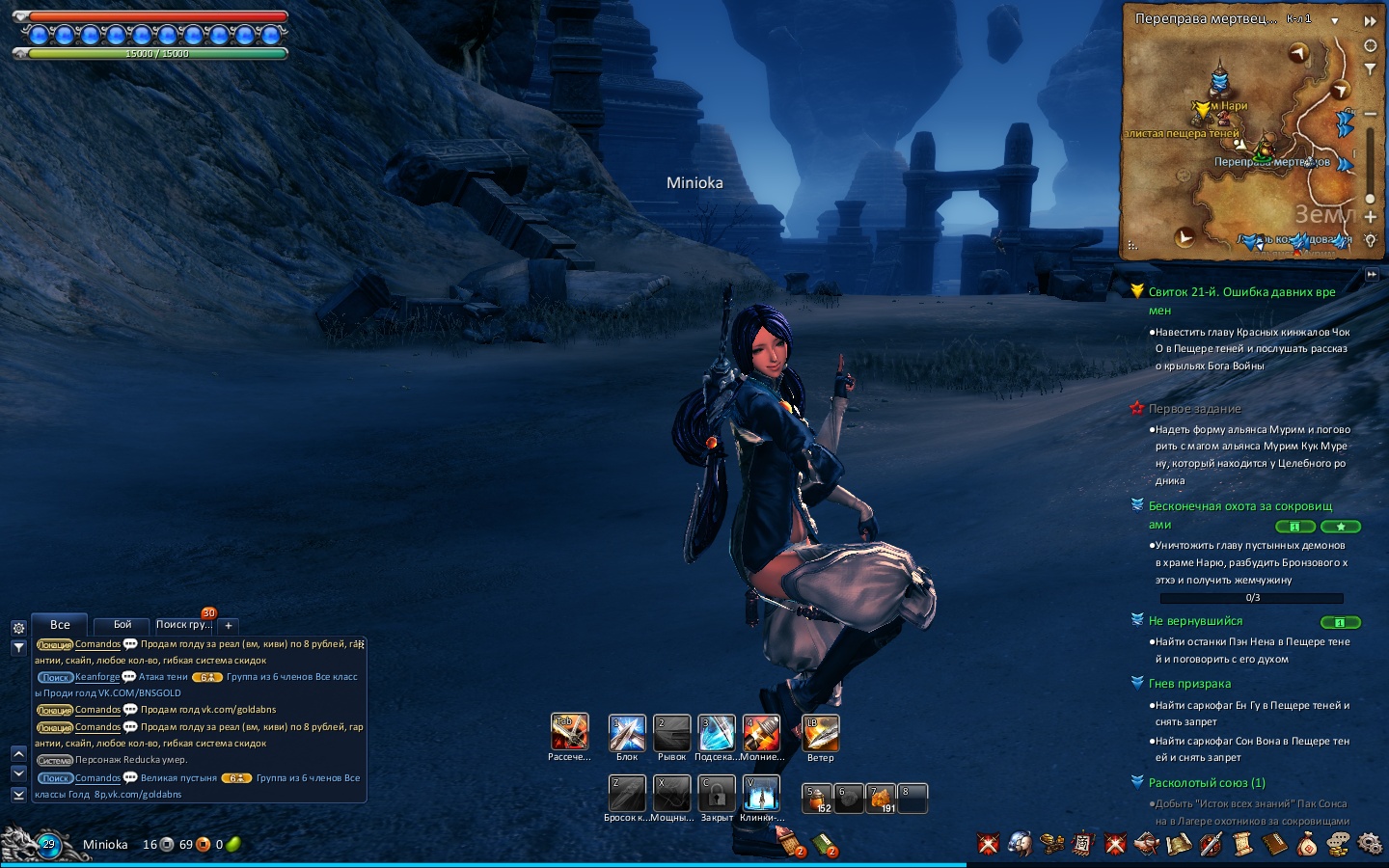Image resolution: width=1389 pixels, height=868 pixels.
Task: Open the Поиск гру... chat tab
Action: [x=183, y=625]
